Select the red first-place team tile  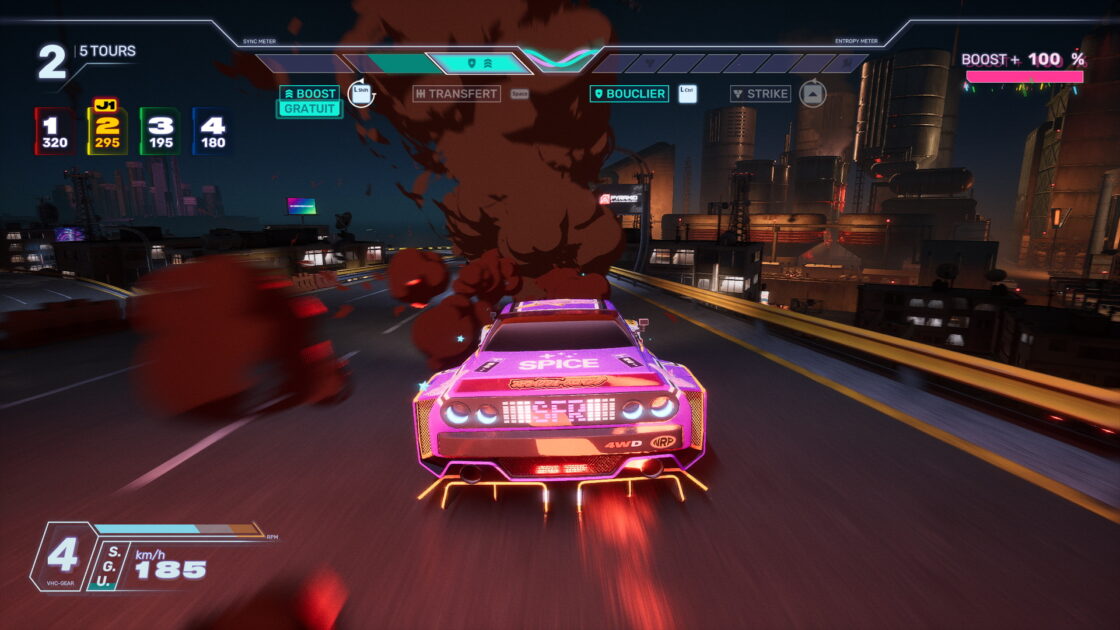click(x=54, y=131)
